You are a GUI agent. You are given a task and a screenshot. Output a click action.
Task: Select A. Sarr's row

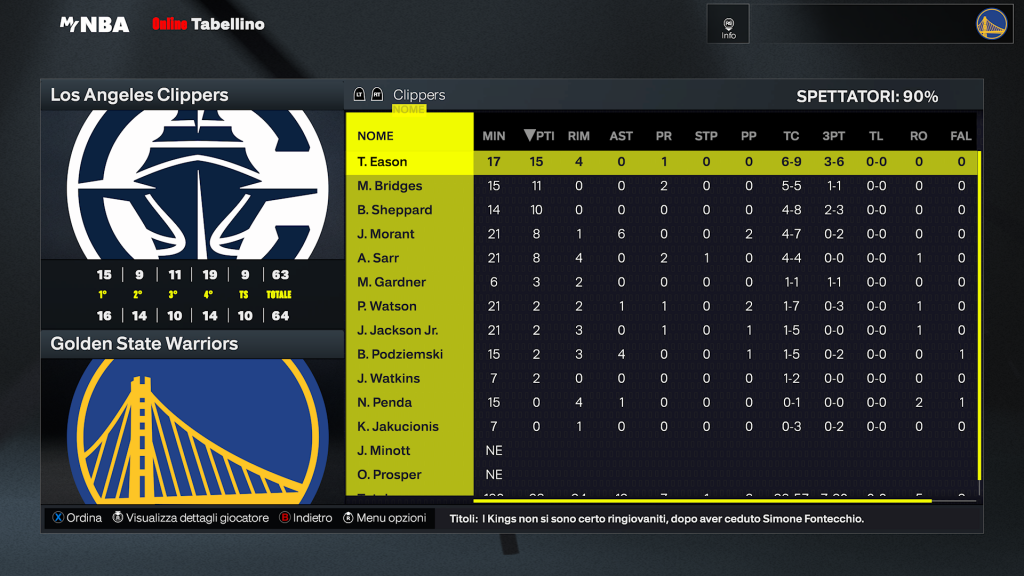[x=379, y=258]
